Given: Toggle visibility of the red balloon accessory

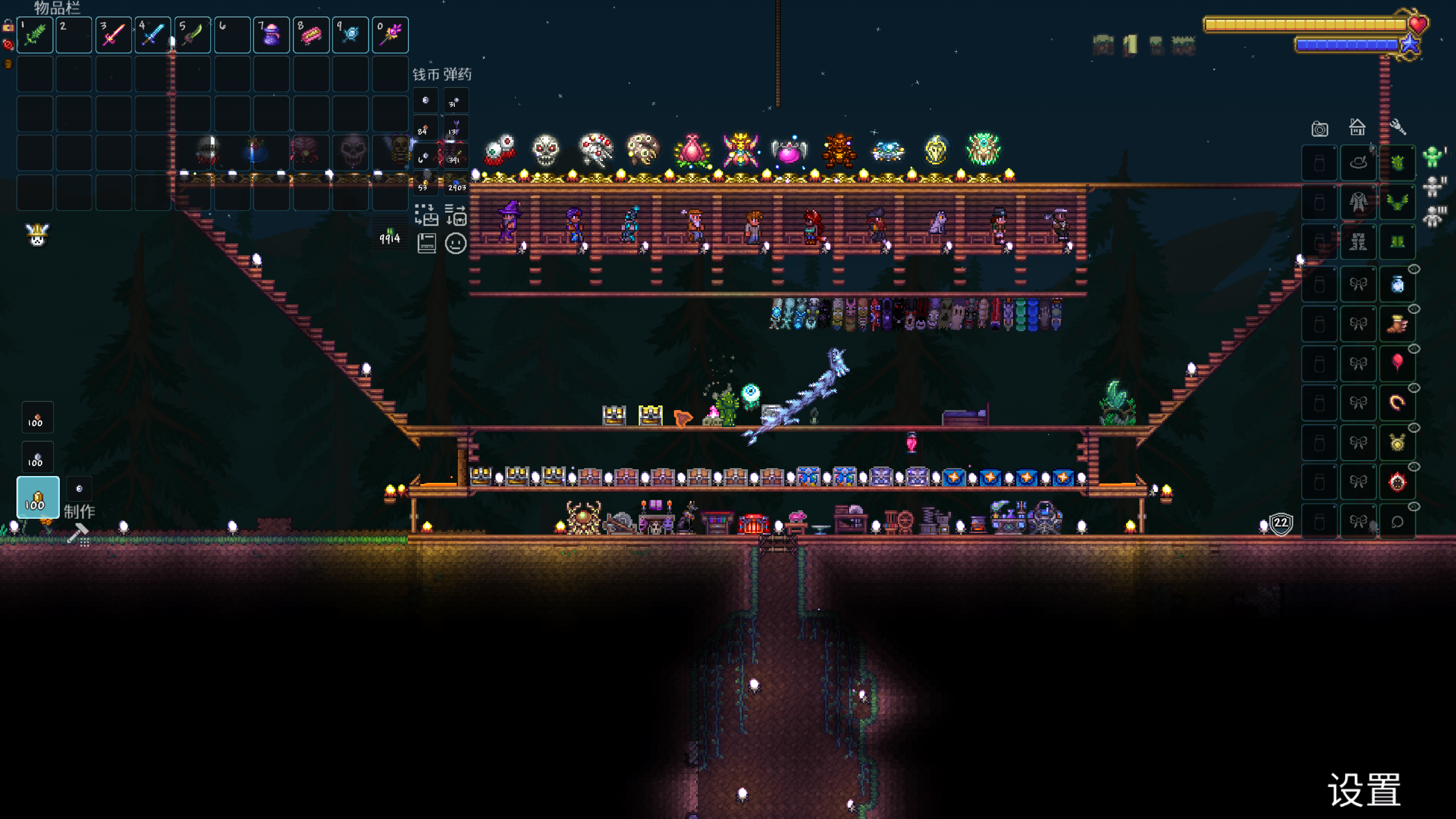Looking at the screenshot, I should [x=1414, y=349].
